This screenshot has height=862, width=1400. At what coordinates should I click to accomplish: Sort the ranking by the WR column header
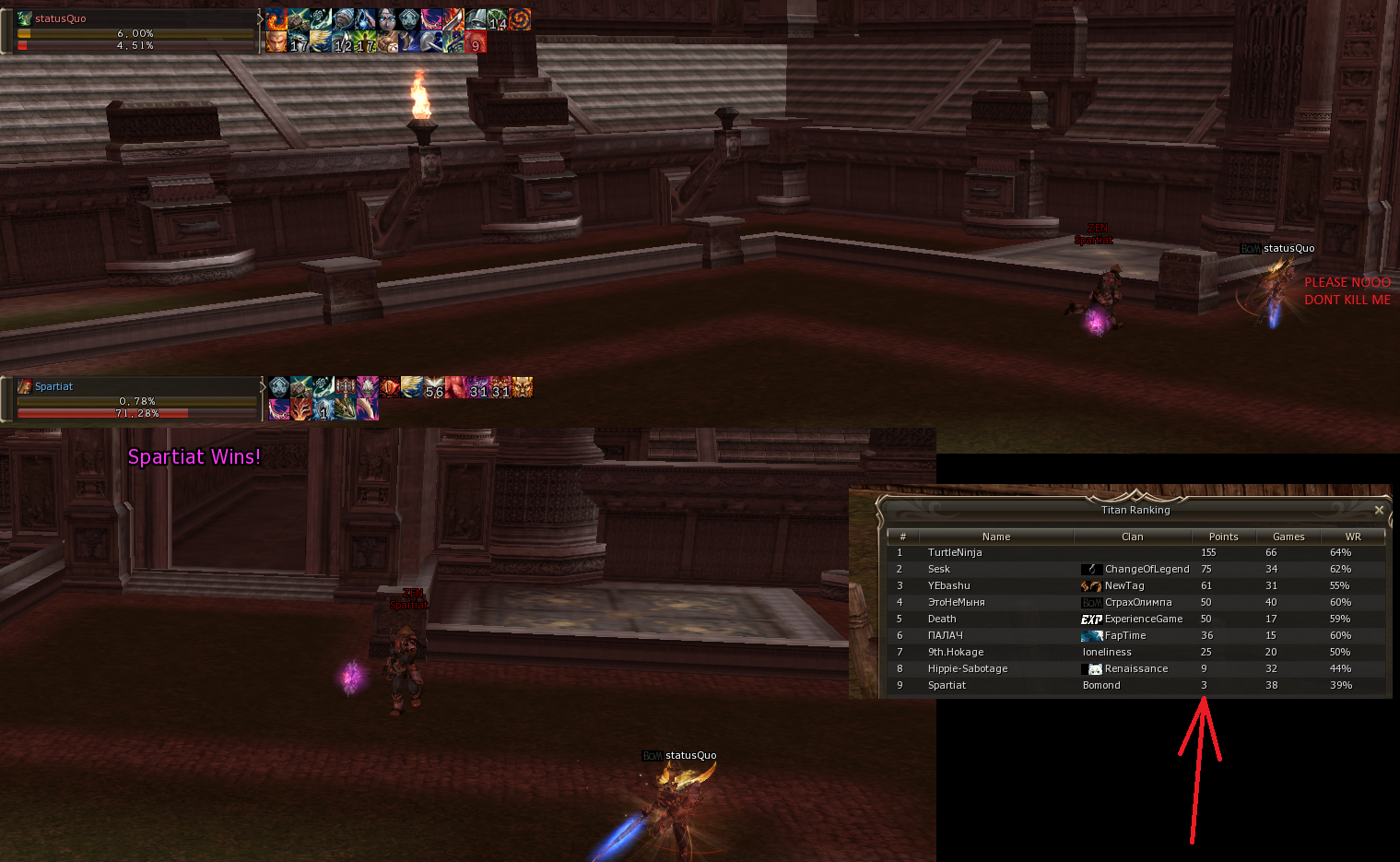point(1352,536)
